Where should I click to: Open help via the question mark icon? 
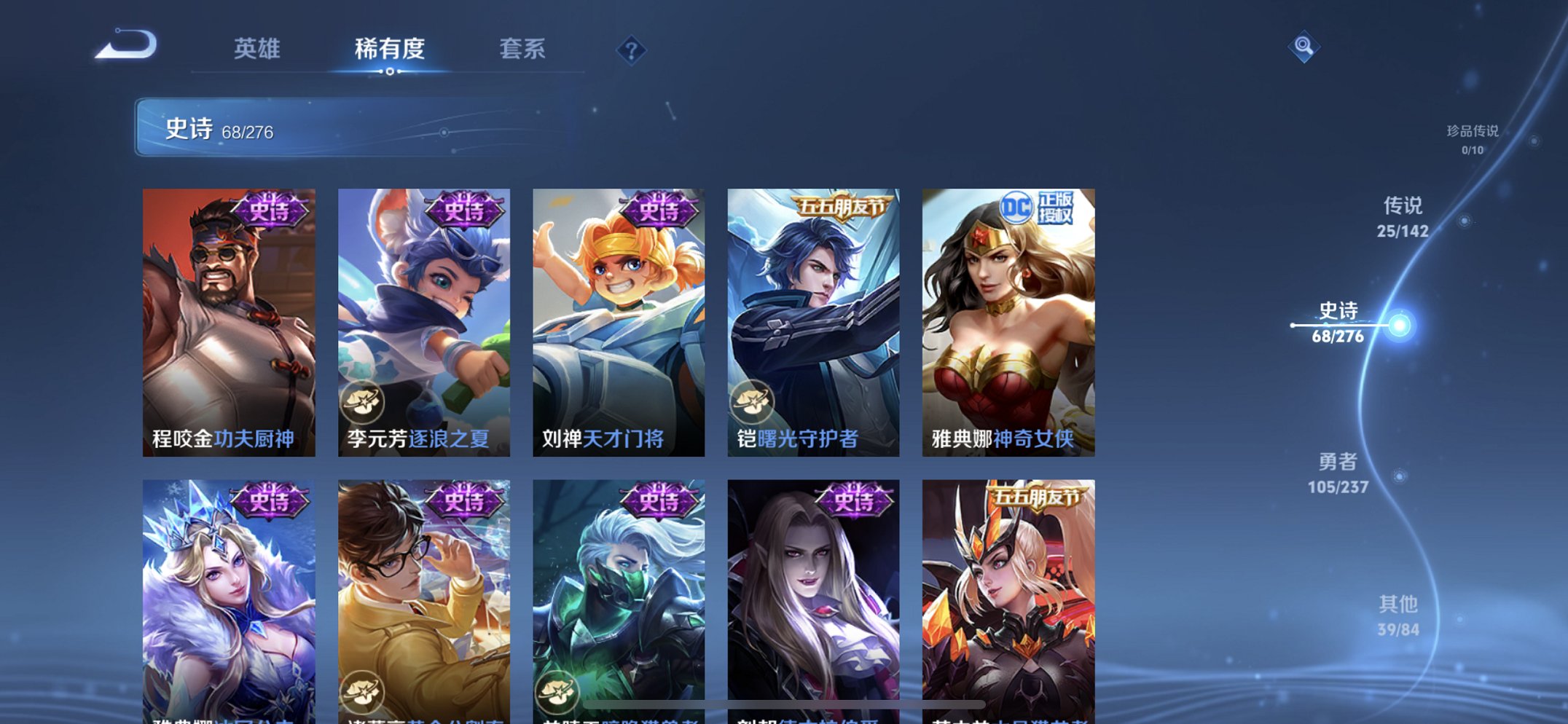(x=632, y=50)
